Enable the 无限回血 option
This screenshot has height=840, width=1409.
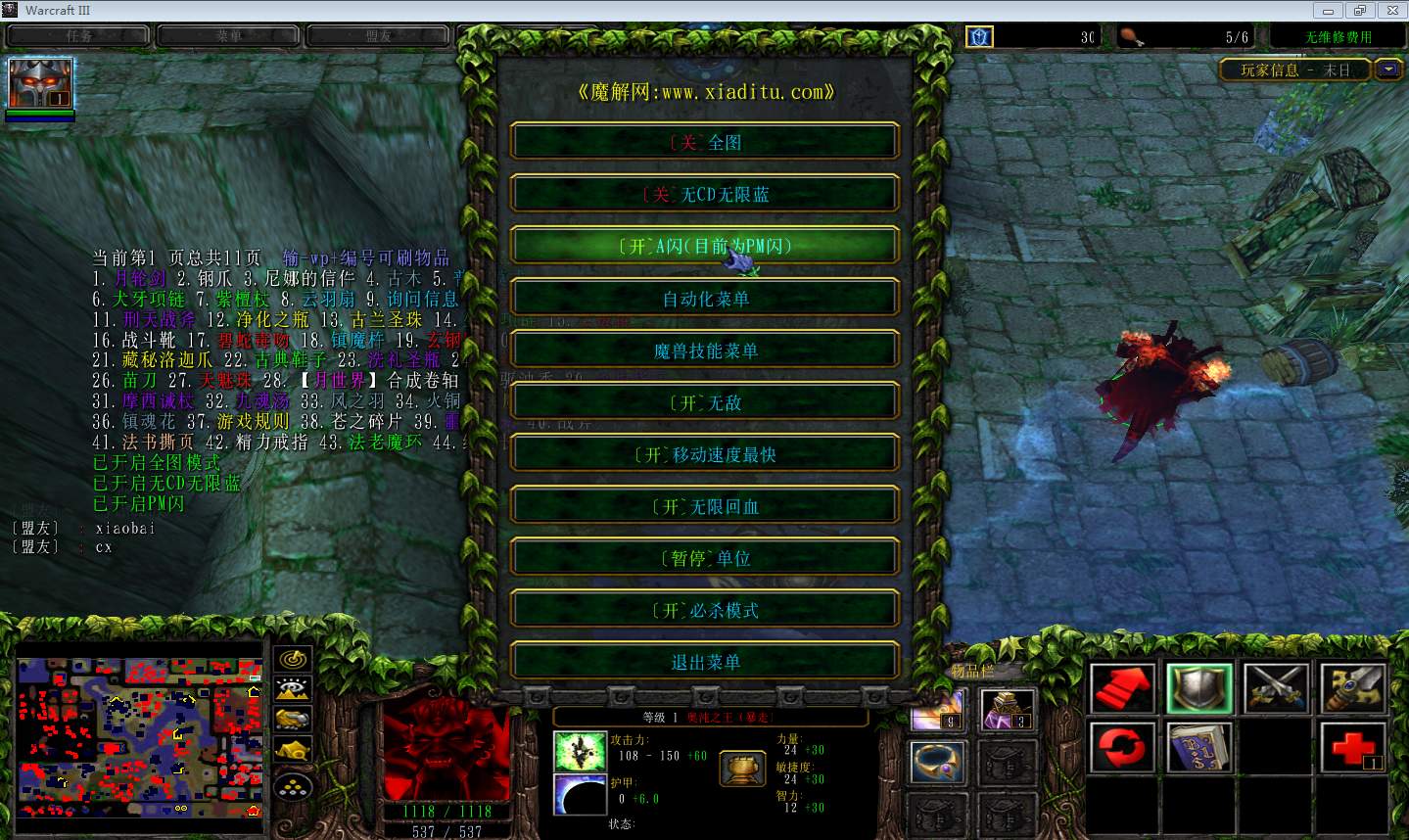pos(704,506)
